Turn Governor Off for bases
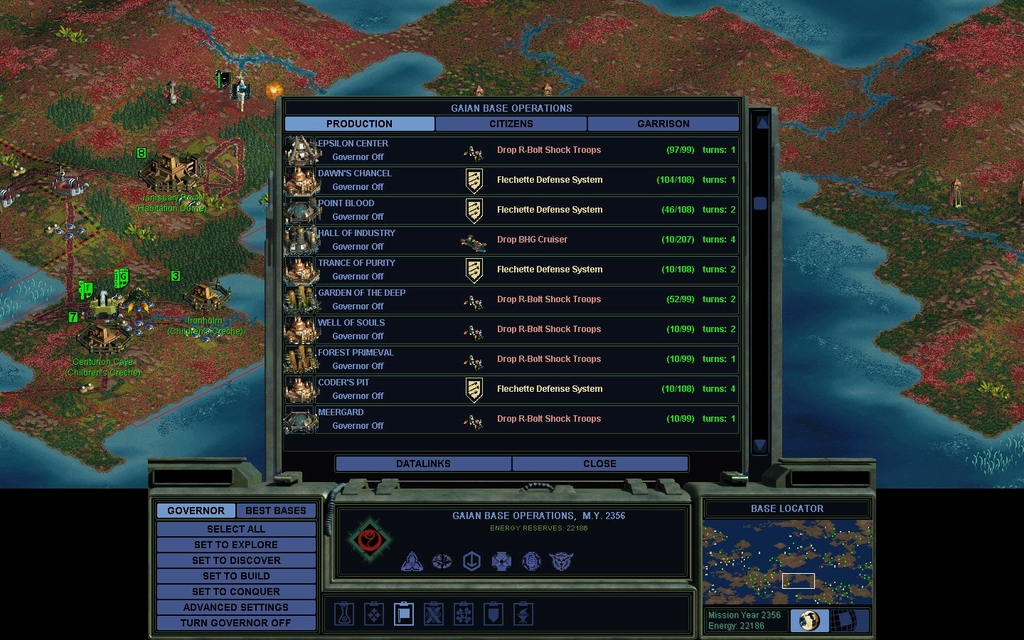The image size is (1024, 640). click(236, 623)
